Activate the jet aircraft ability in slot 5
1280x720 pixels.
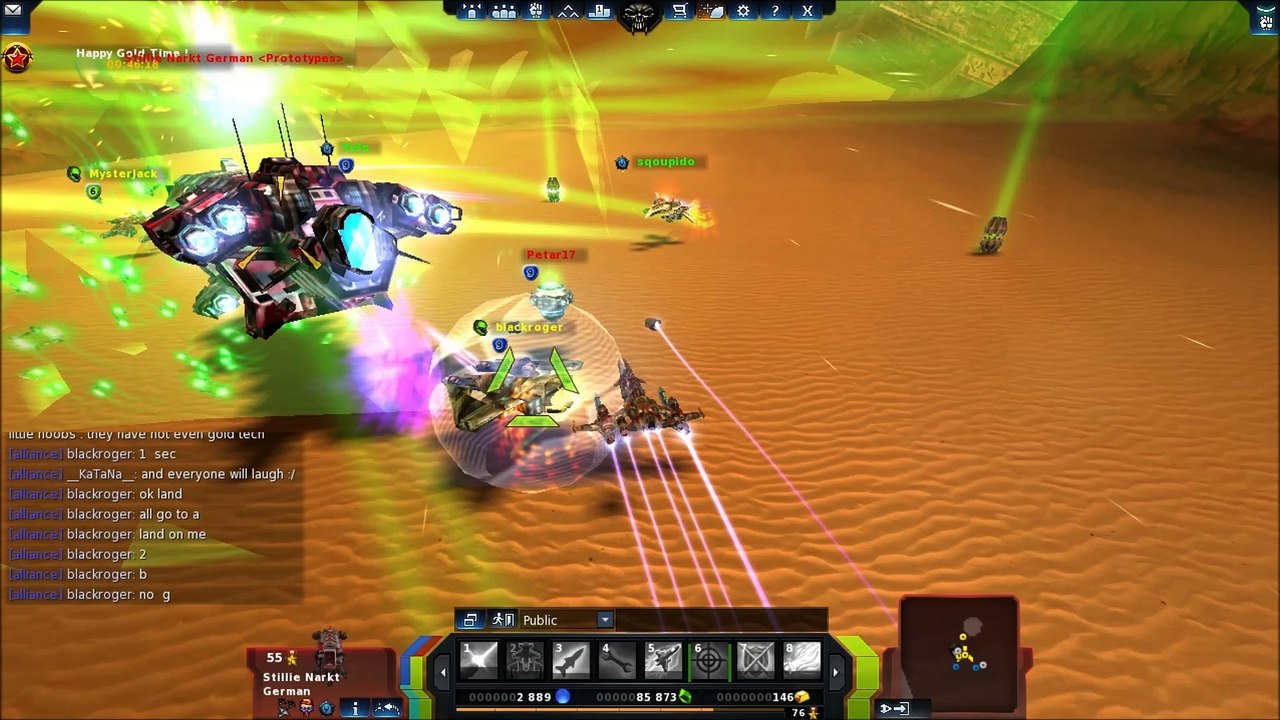click(663, 660)
